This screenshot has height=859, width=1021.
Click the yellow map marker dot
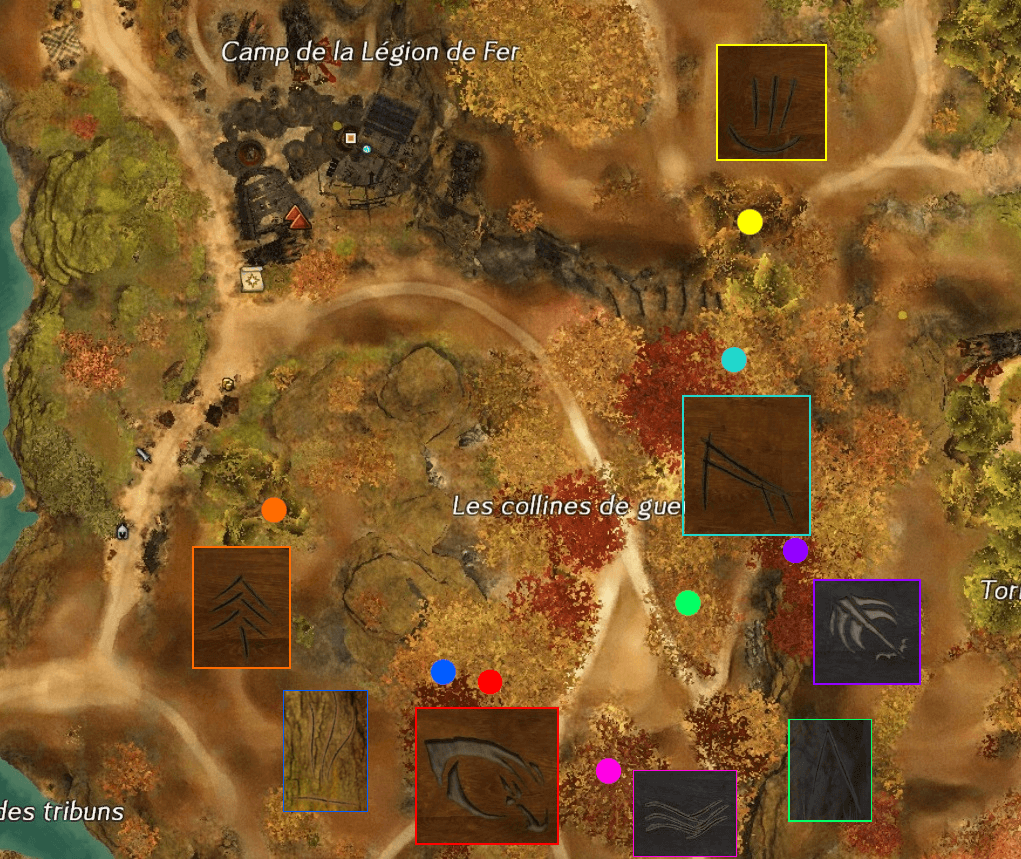750,222
